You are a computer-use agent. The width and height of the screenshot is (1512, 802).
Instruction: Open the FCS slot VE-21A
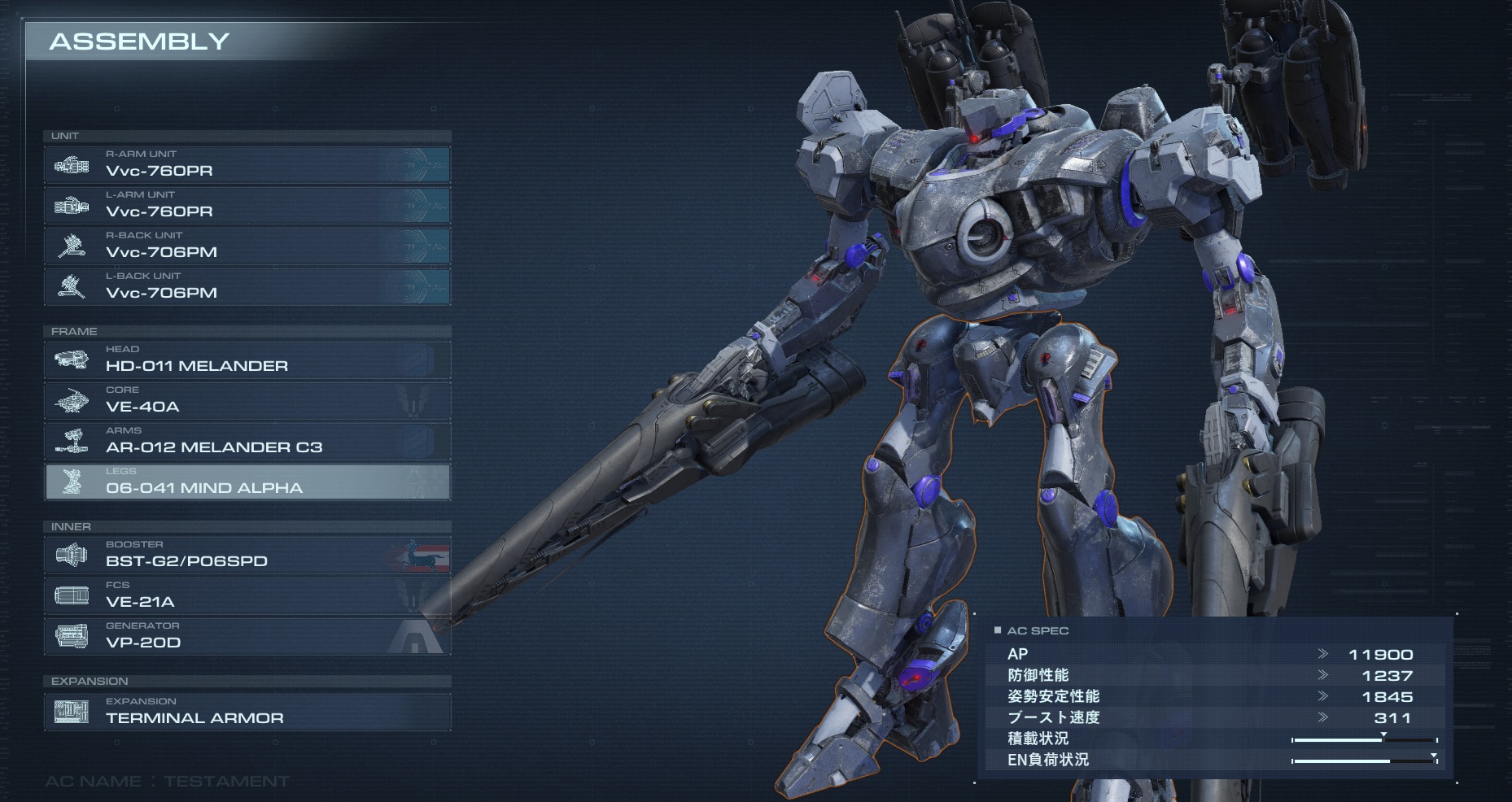(x=247, y=595)
